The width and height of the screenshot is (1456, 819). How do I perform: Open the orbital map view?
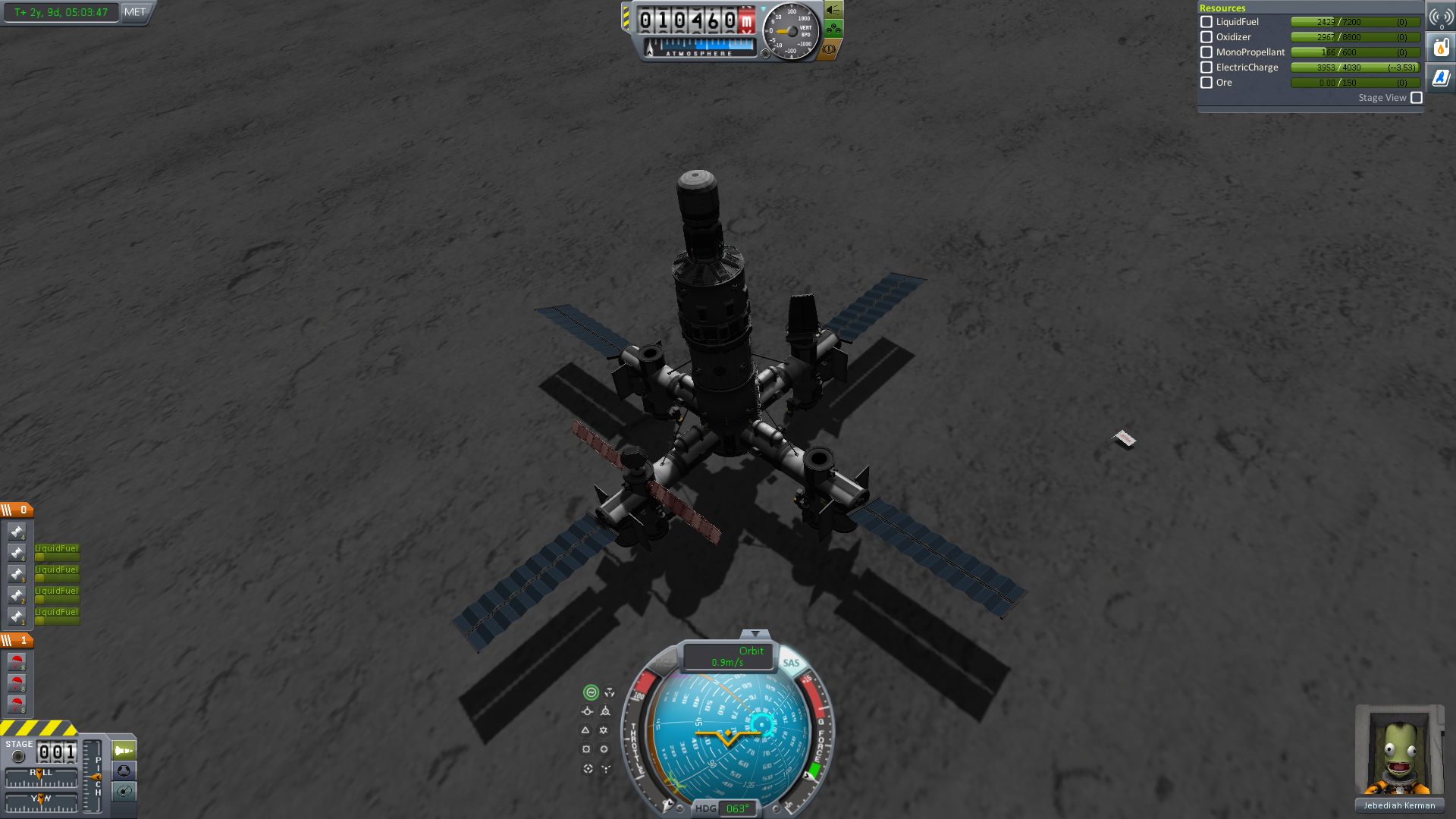click(x=124, y=792)
